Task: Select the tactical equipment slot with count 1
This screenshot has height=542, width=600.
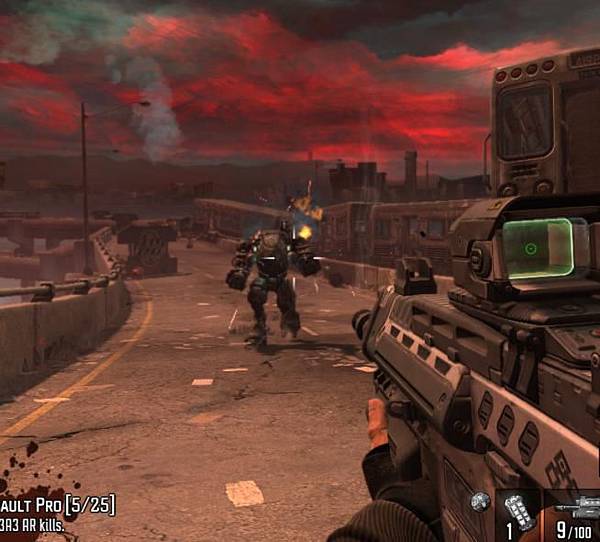Action: pyautogui.click(x=518, y=511)
